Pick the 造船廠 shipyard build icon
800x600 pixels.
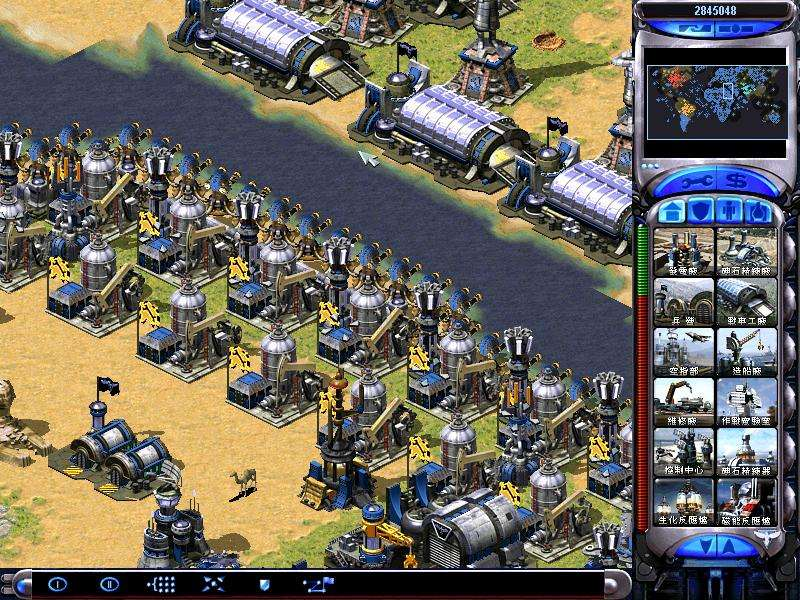coord(746,351)
